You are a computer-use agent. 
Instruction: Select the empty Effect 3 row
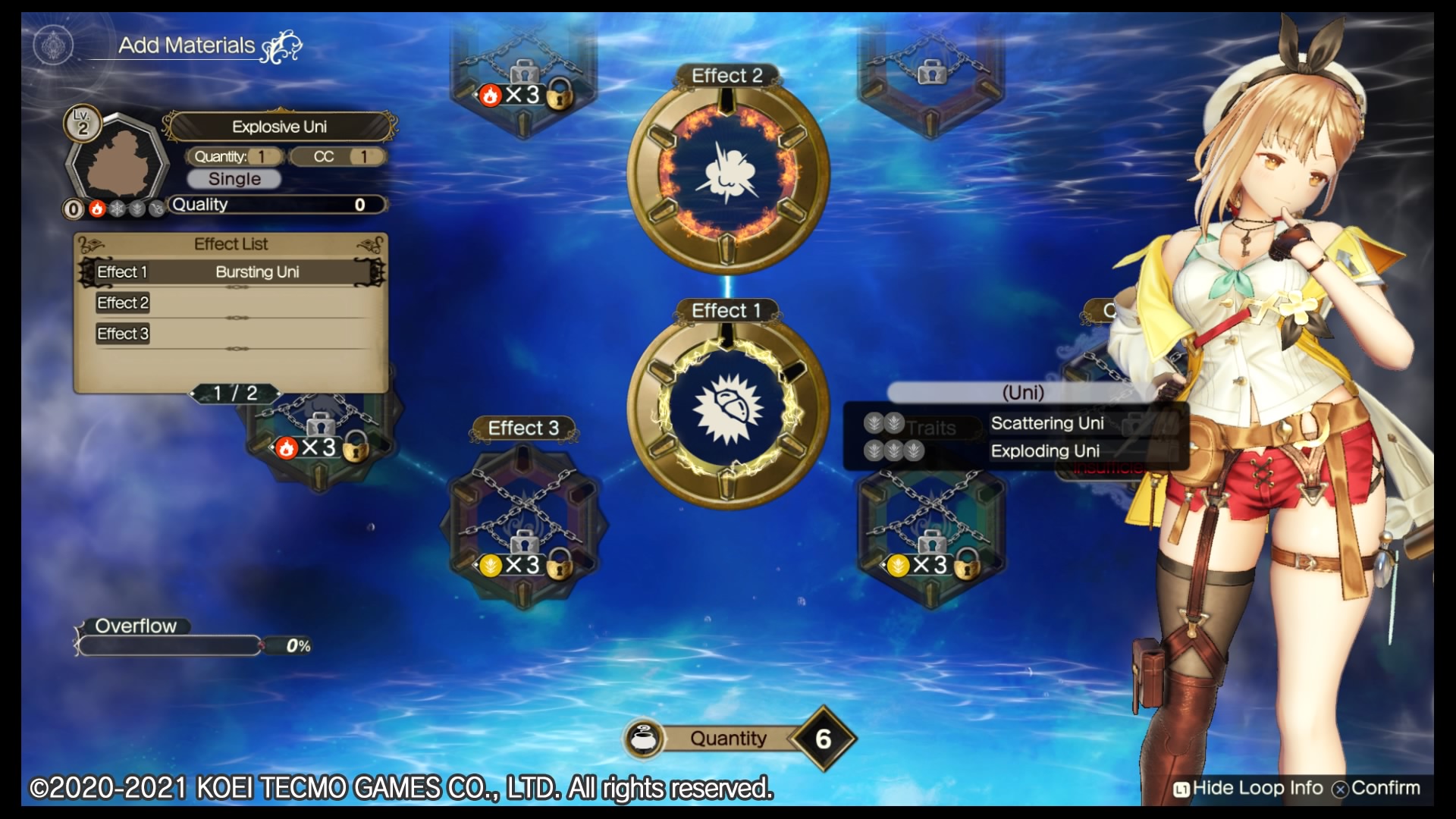(231, 334)
